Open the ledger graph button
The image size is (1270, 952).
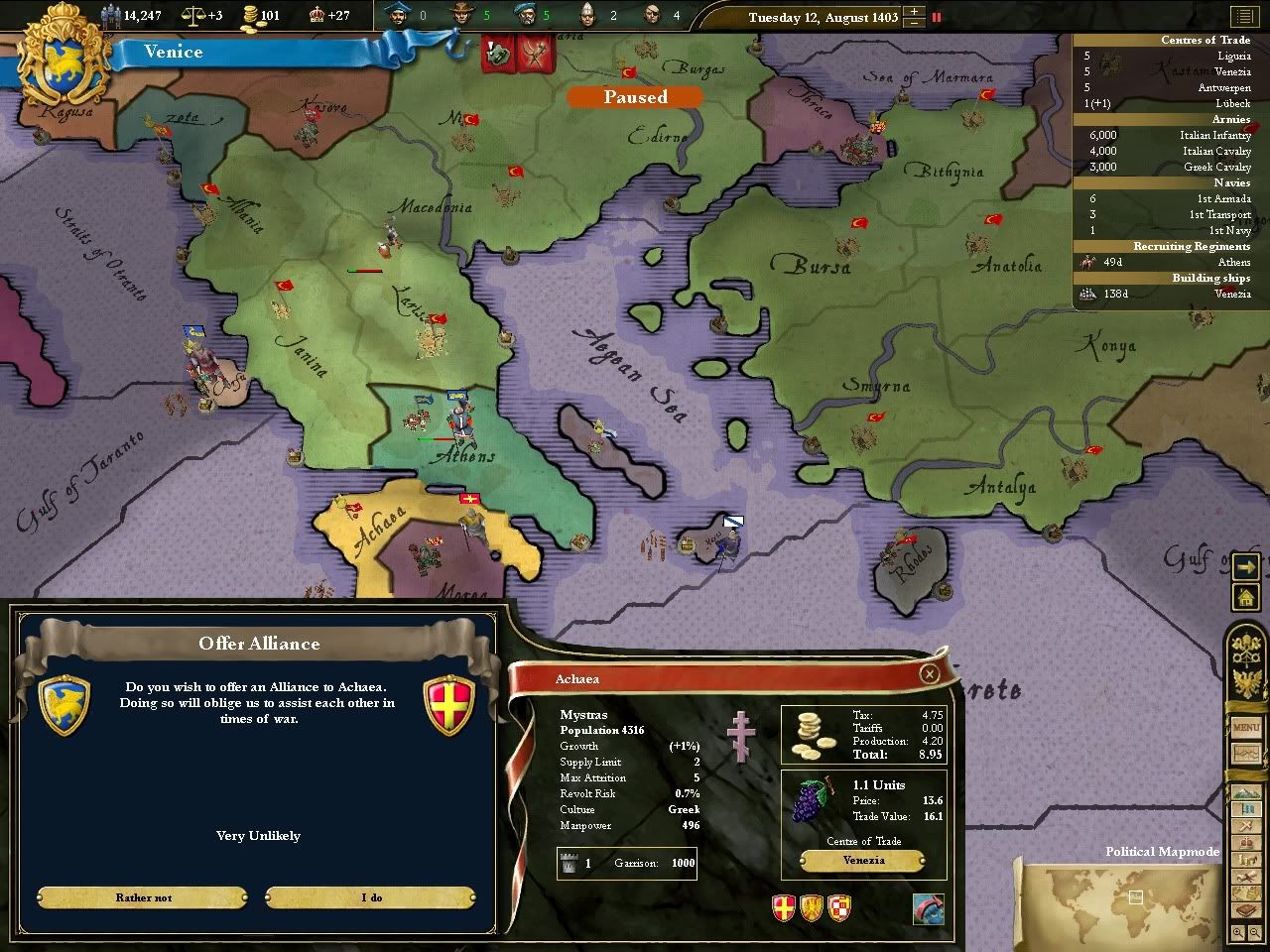1245,754
